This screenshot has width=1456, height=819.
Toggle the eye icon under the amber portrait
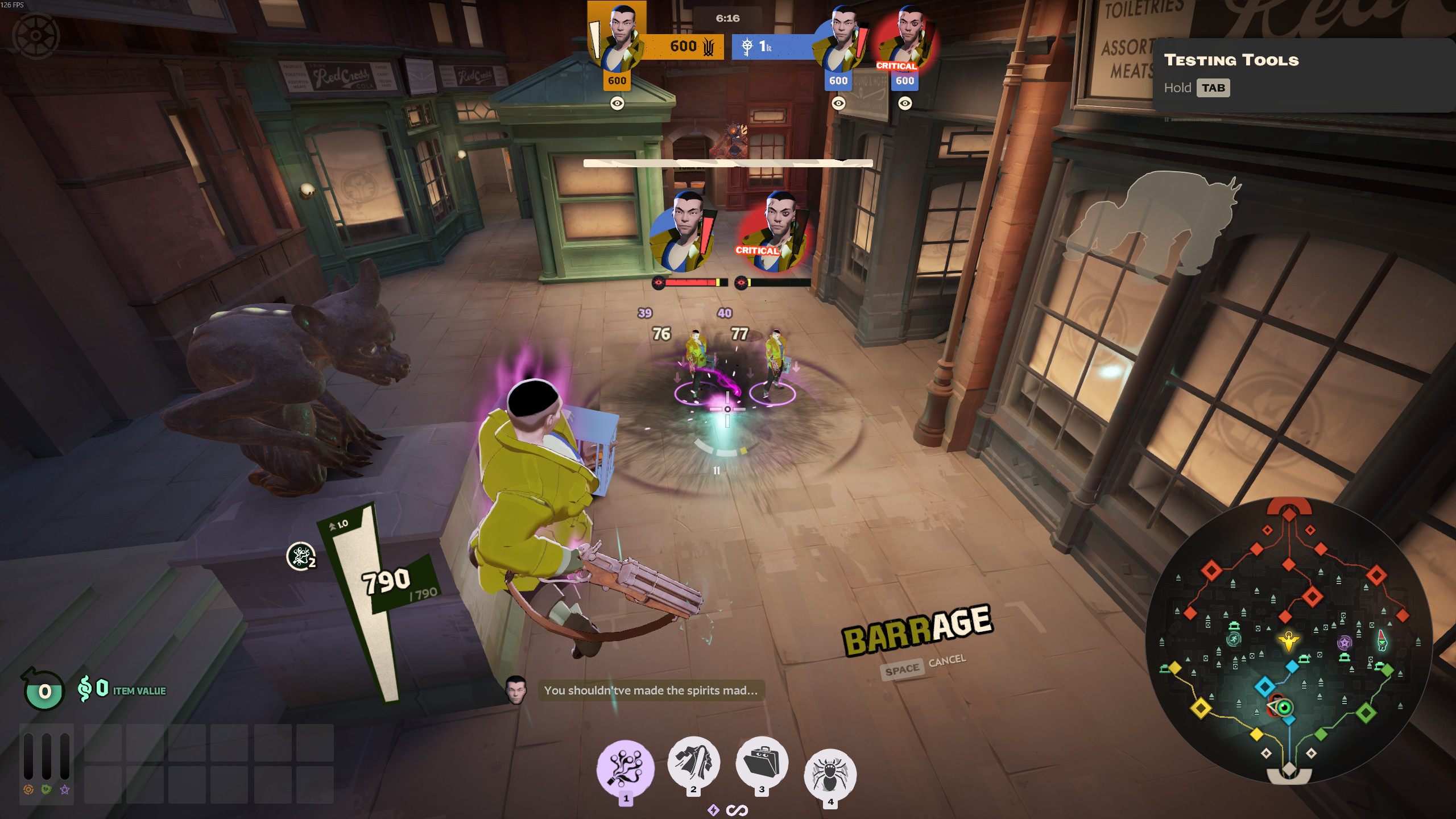tap(617, 103)
